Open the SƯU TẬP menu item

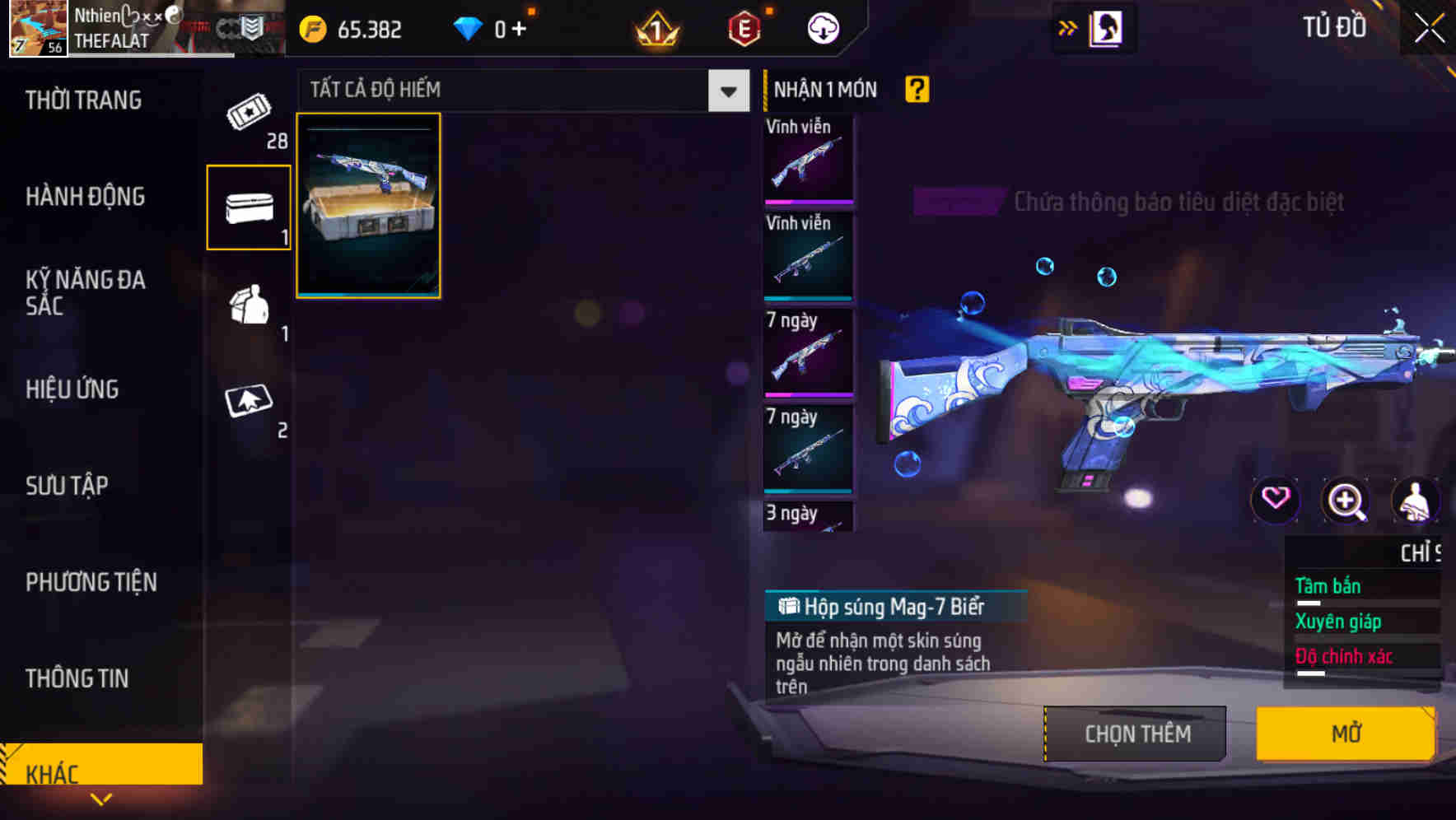pos(66,486)
